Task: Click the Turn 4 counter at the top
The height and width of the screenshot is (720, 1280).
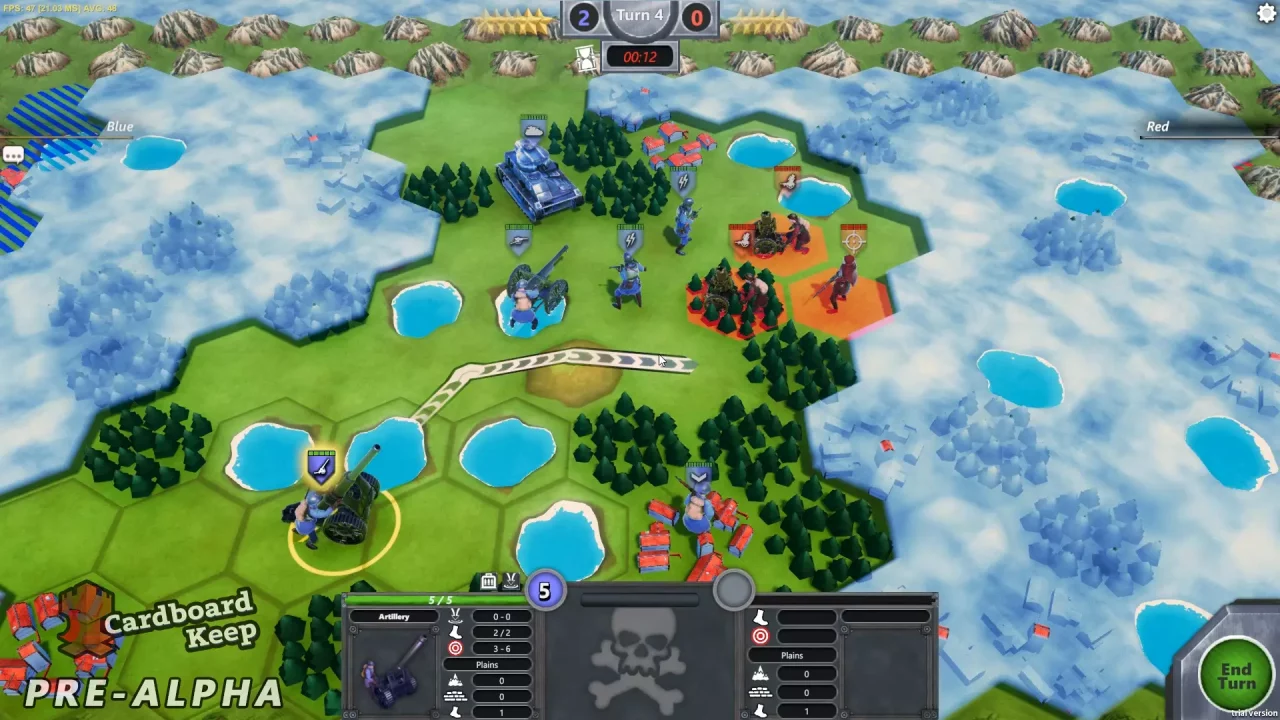Action: 640,15
